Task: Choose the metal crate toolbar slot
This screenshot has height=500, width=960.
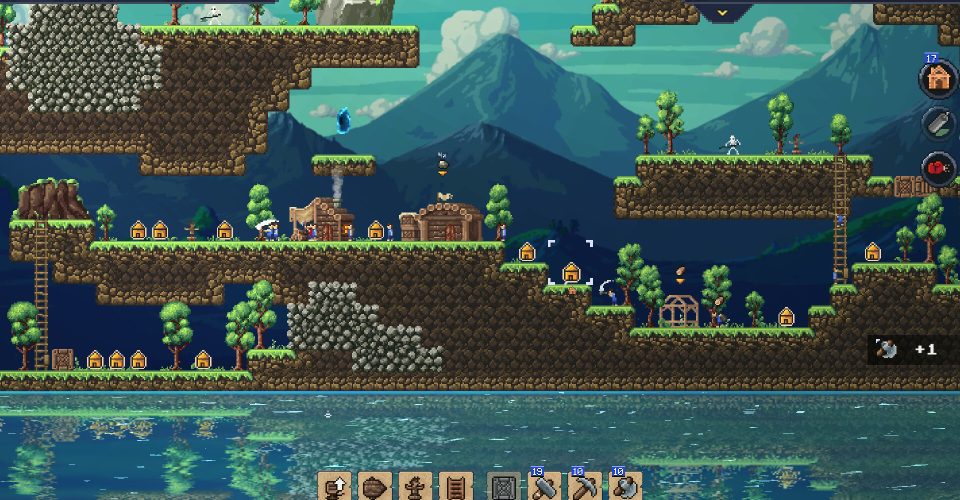Action: coord(505,487)
